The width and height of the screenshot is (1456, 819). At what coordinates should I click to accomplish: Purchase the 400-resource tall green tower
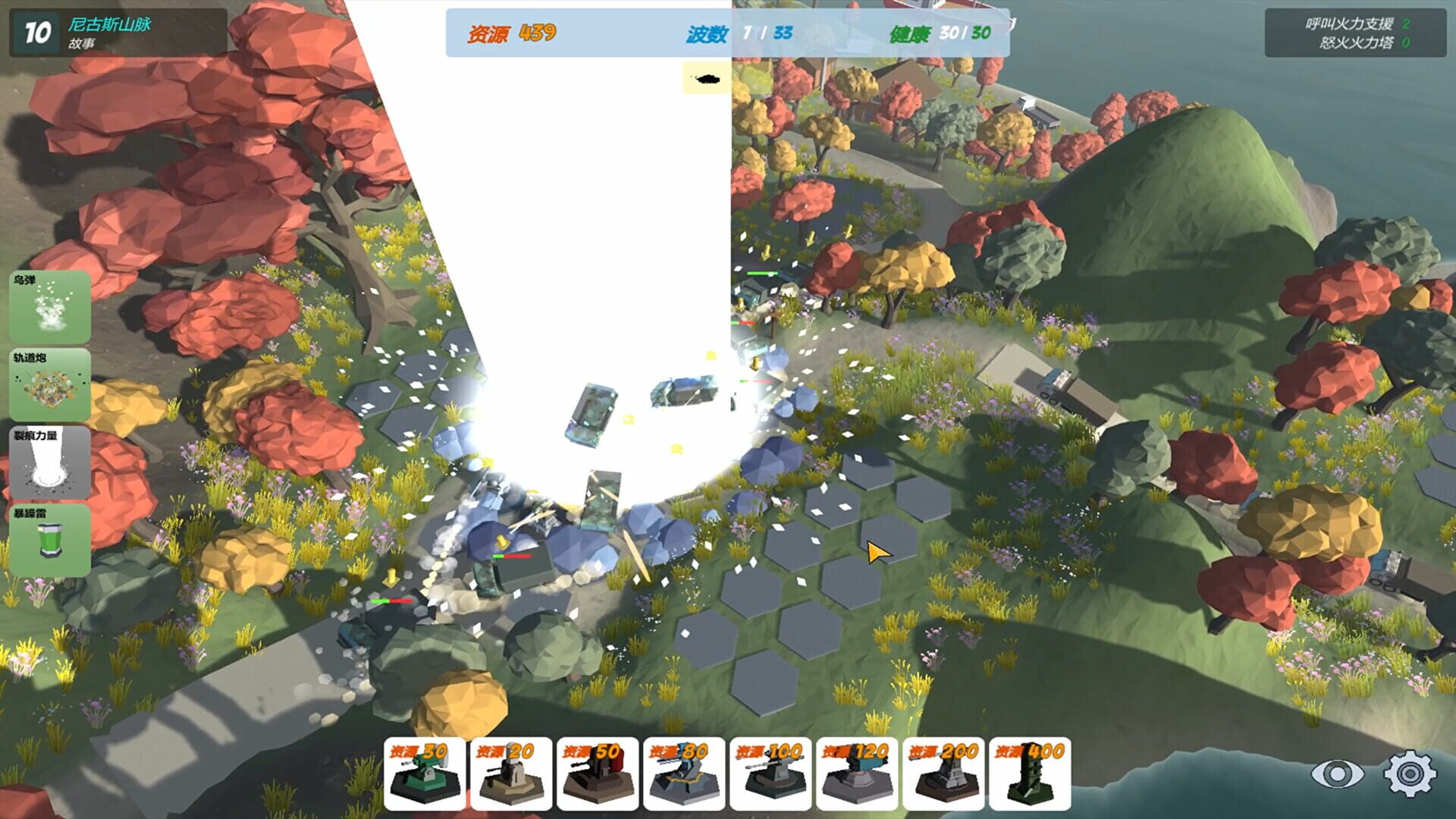coord(1029,773)
